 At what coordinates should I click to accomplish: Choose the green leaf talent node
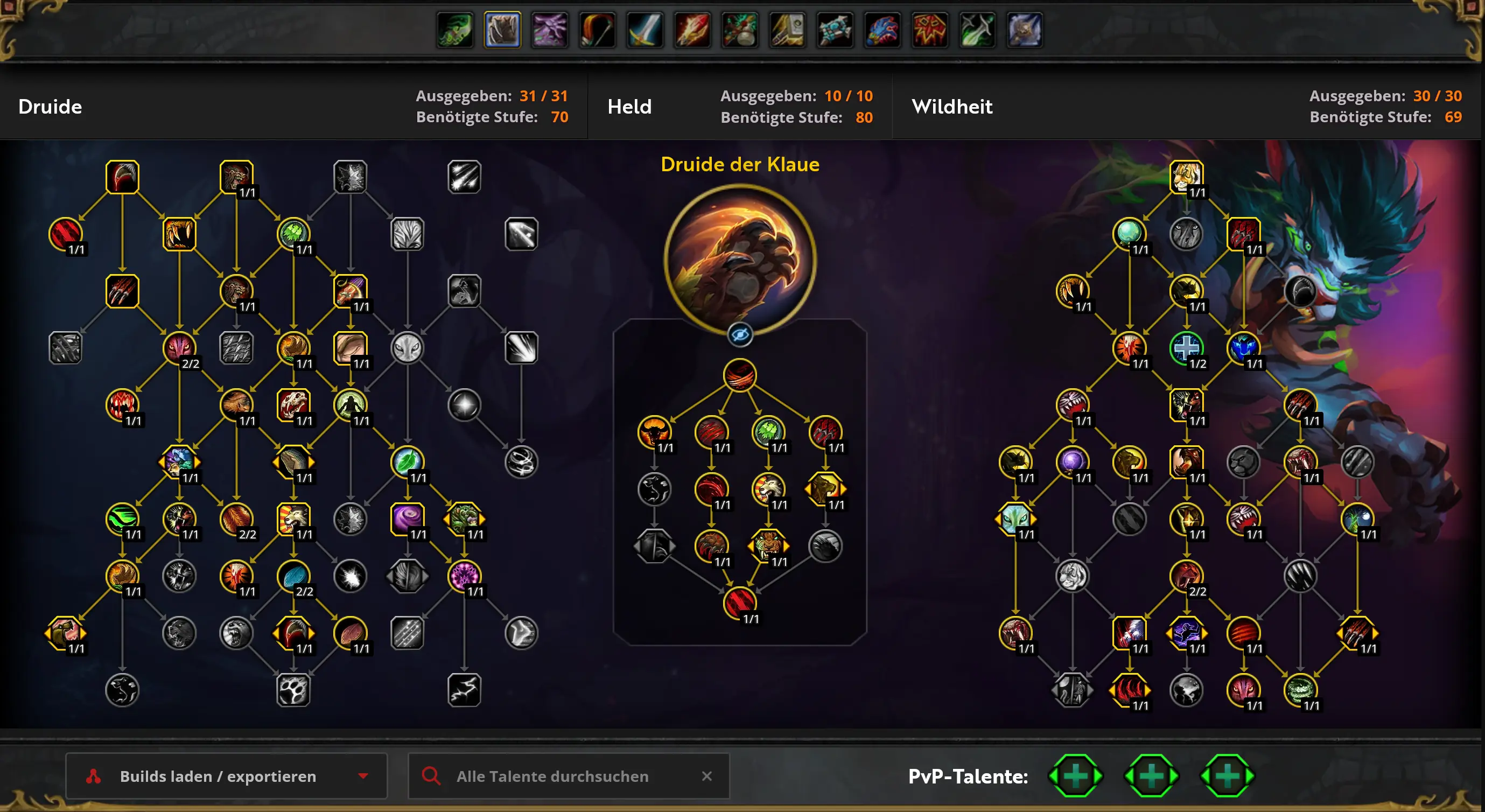coord(407,461)
